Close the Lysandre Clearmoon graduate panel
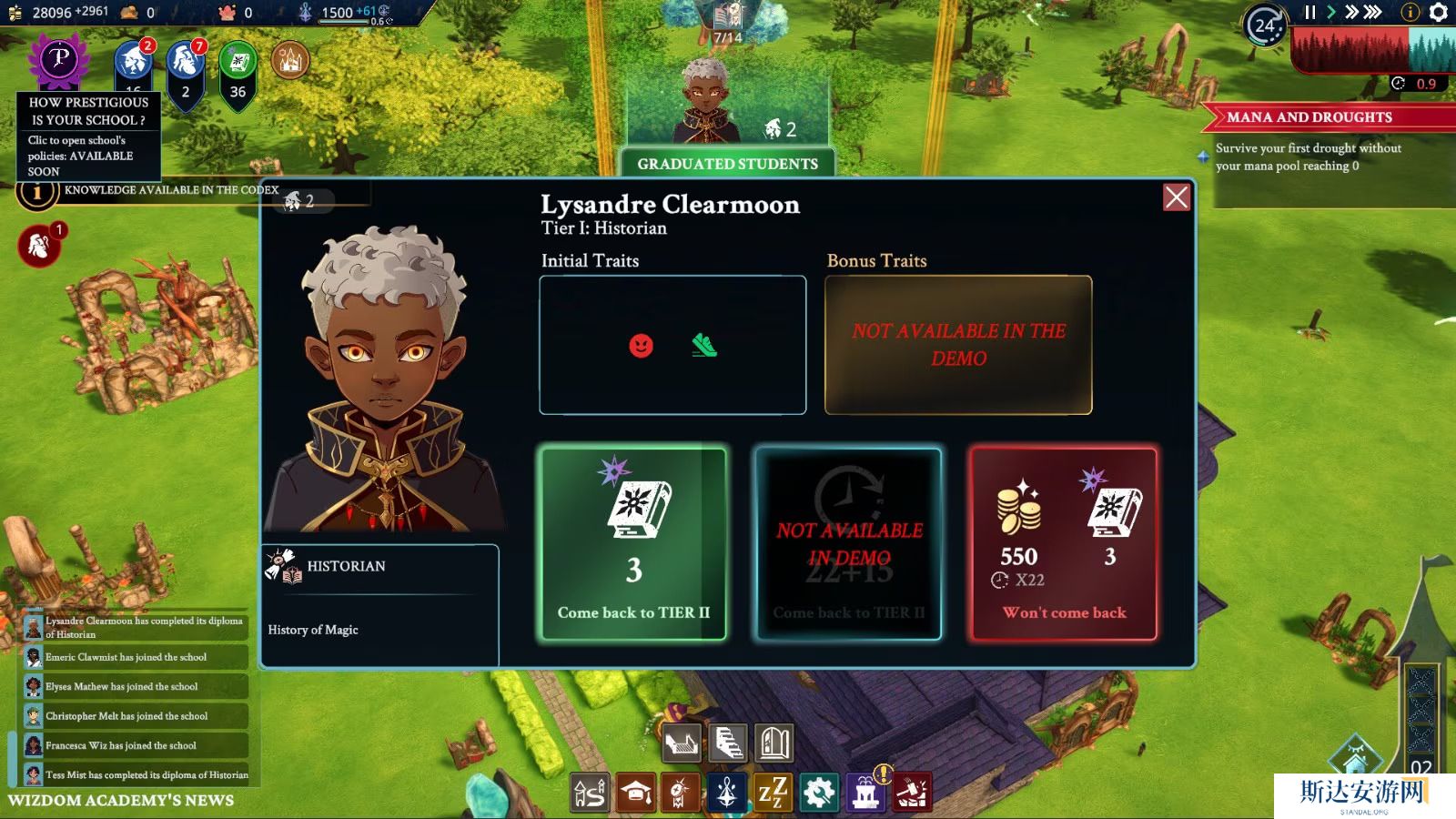The image size is (1456, 819). pos(1176,197)
